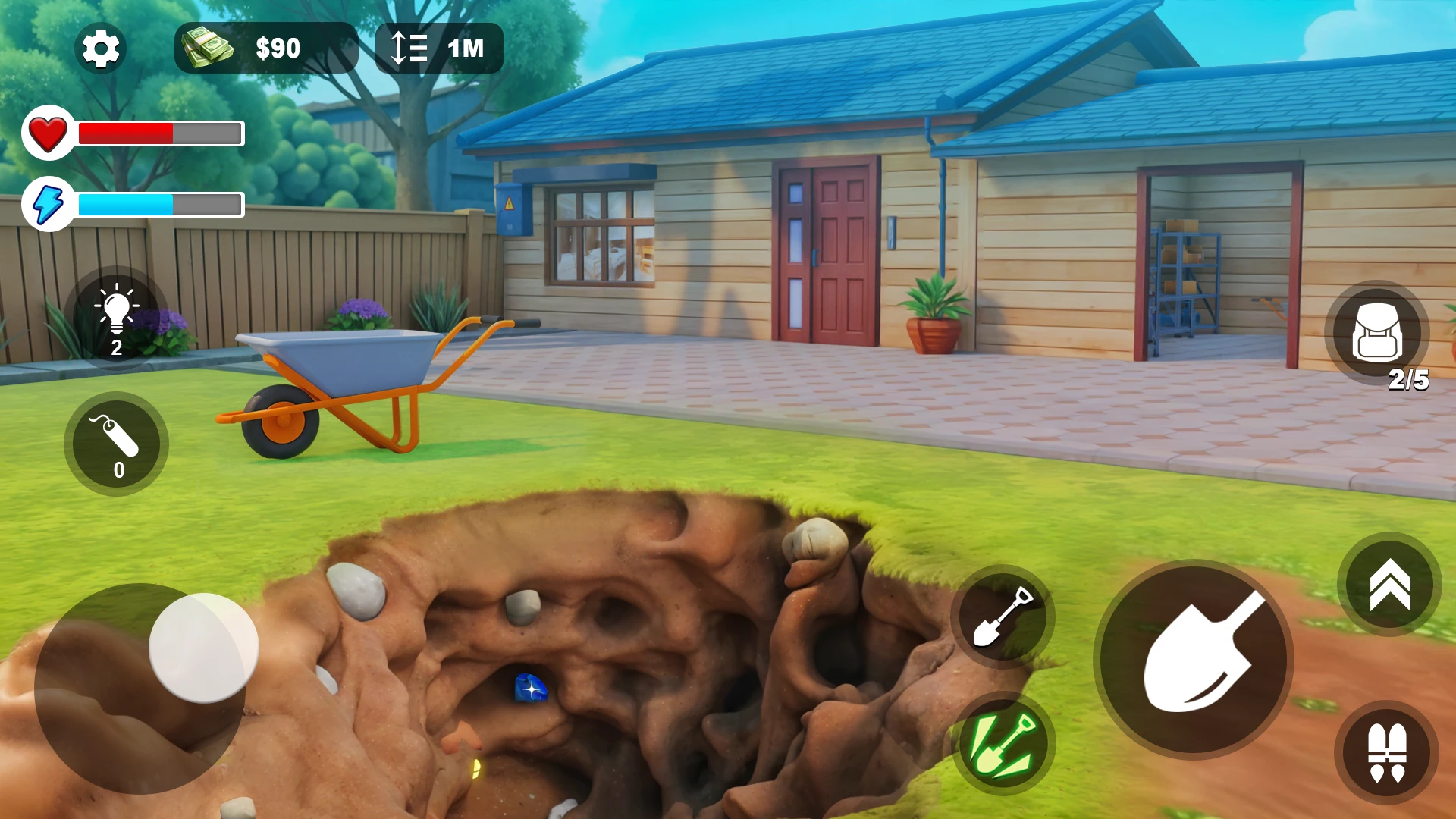Open the settings gear menu
The width and height of the screenshot is (1456, 819).
coord(101,49)
